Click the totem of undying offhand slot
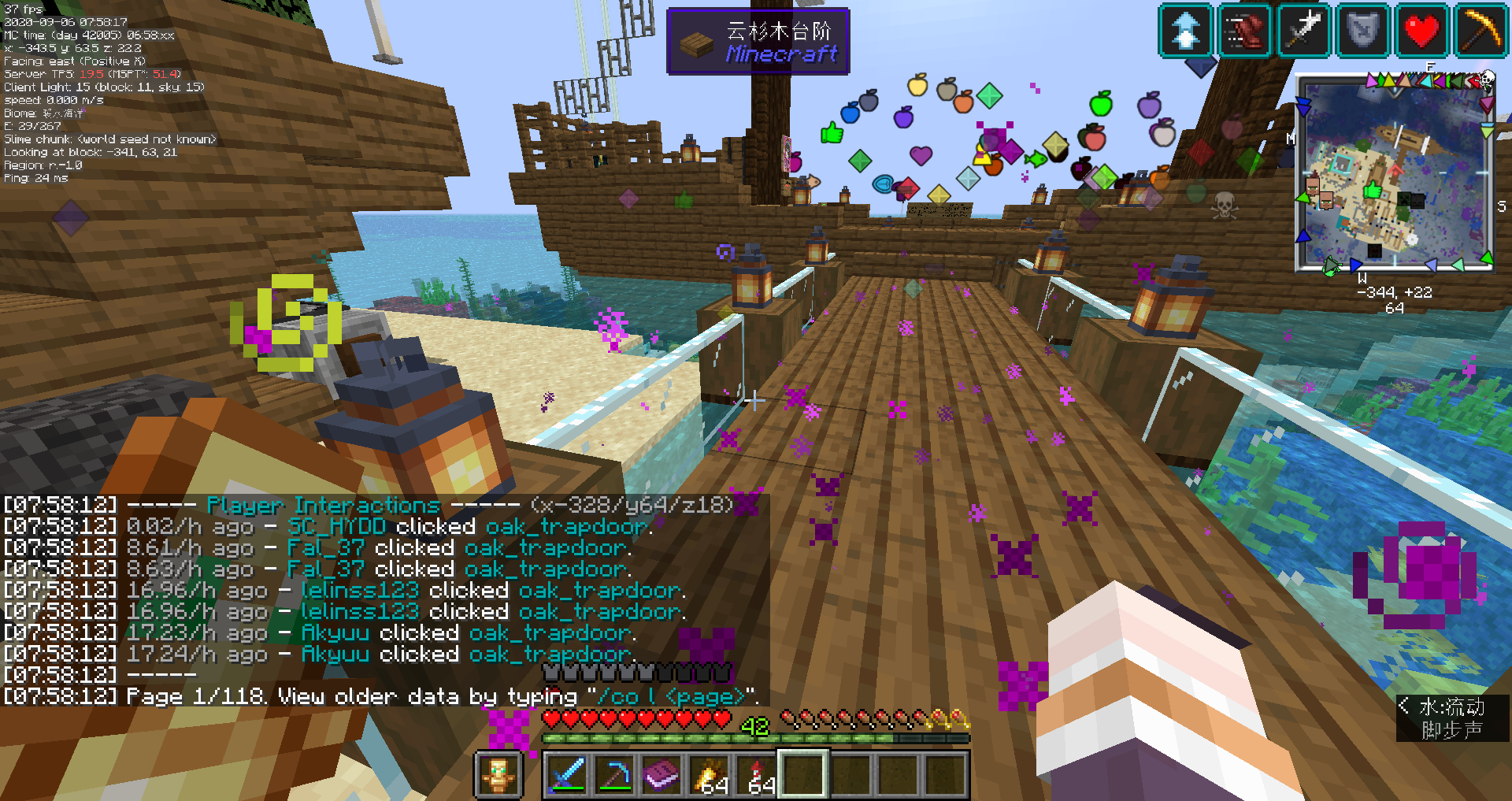 (x=498, y=774)
